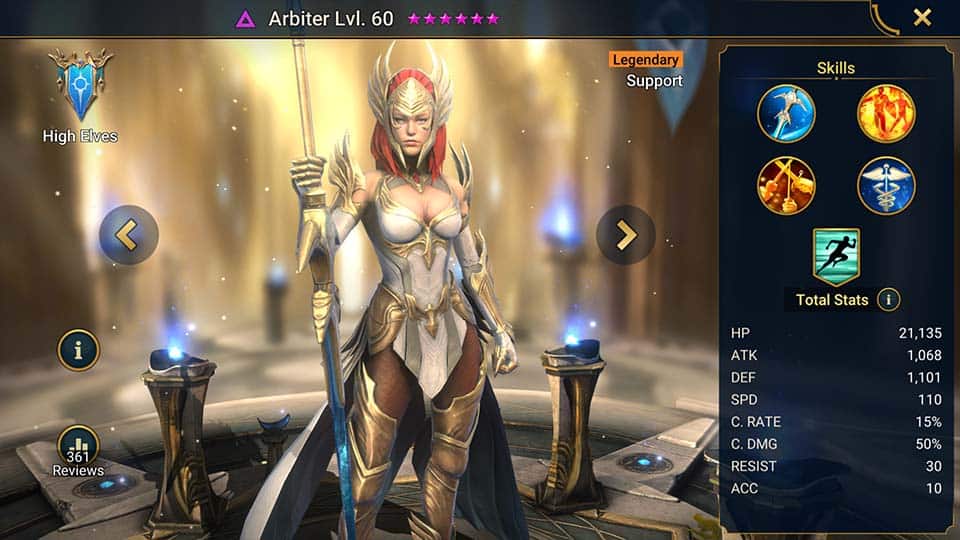Image resolution: width=960 pixels, height=540 pixels.
Task: Click the purple Void affinity triangle
Action: pyautogui.click(x=245, y=19)
